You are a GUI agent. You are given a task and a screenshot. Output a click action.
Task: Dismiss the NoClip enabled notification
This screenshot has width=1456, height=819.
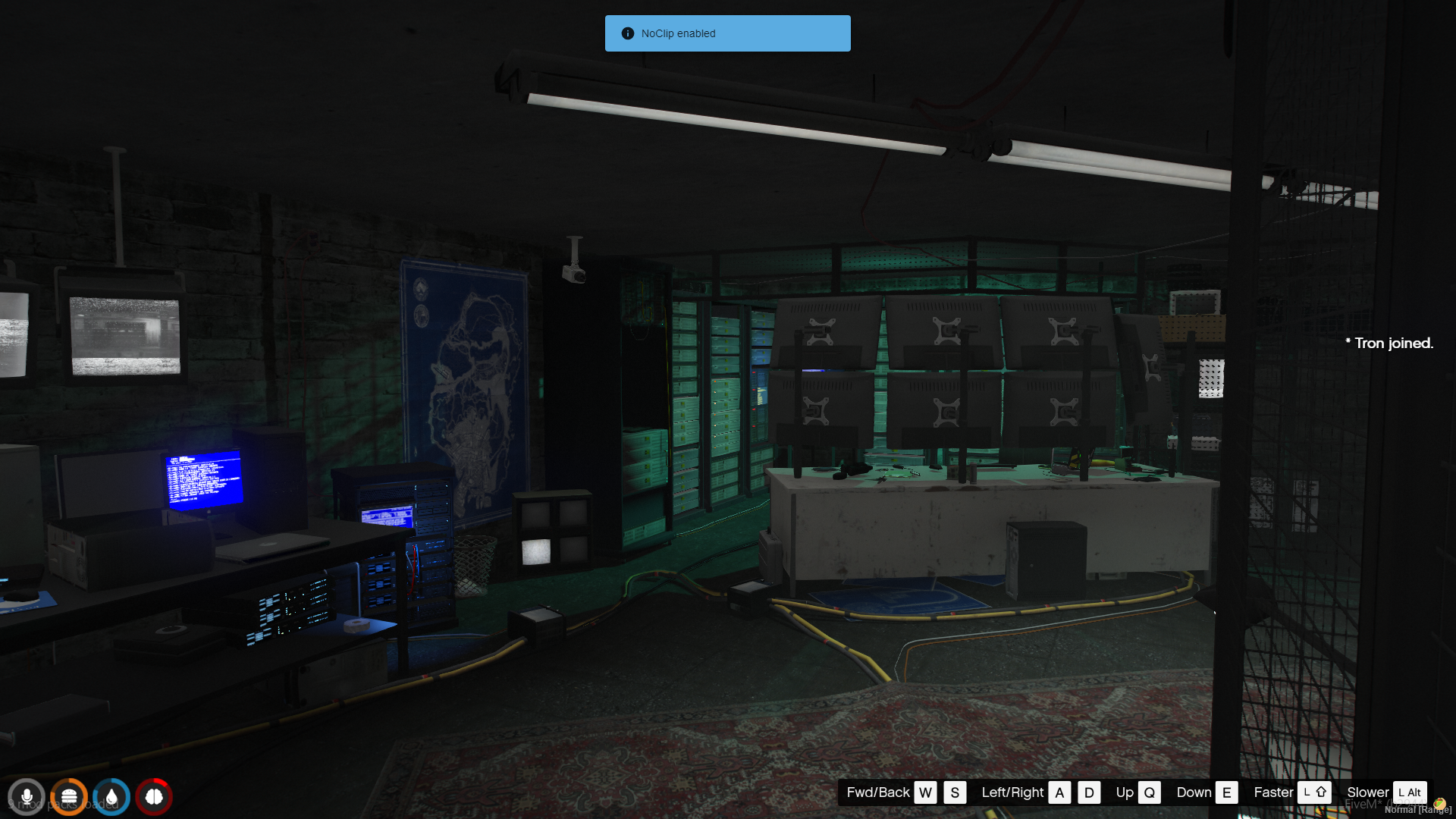click(727, 33)
